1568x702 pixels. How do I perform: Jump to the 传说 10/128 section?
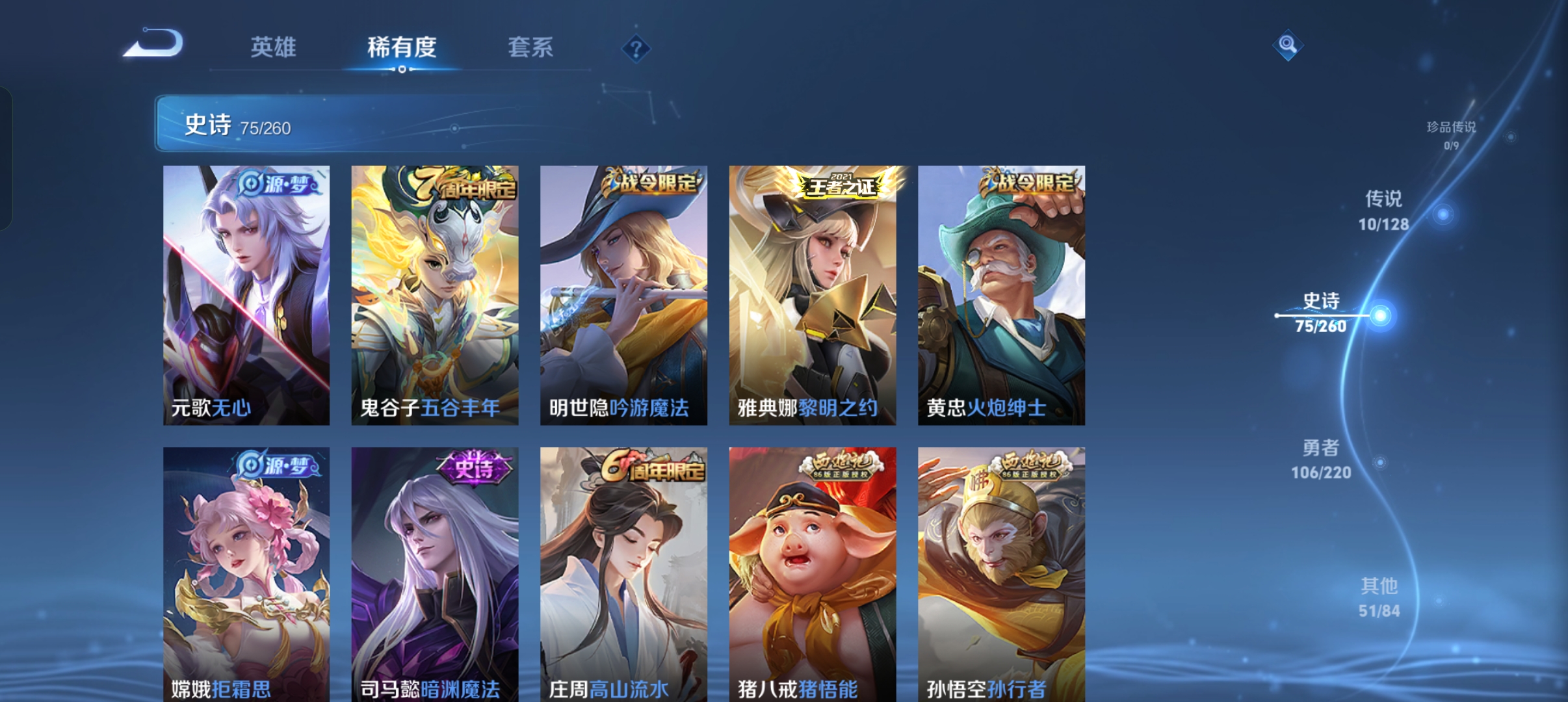1384,211
